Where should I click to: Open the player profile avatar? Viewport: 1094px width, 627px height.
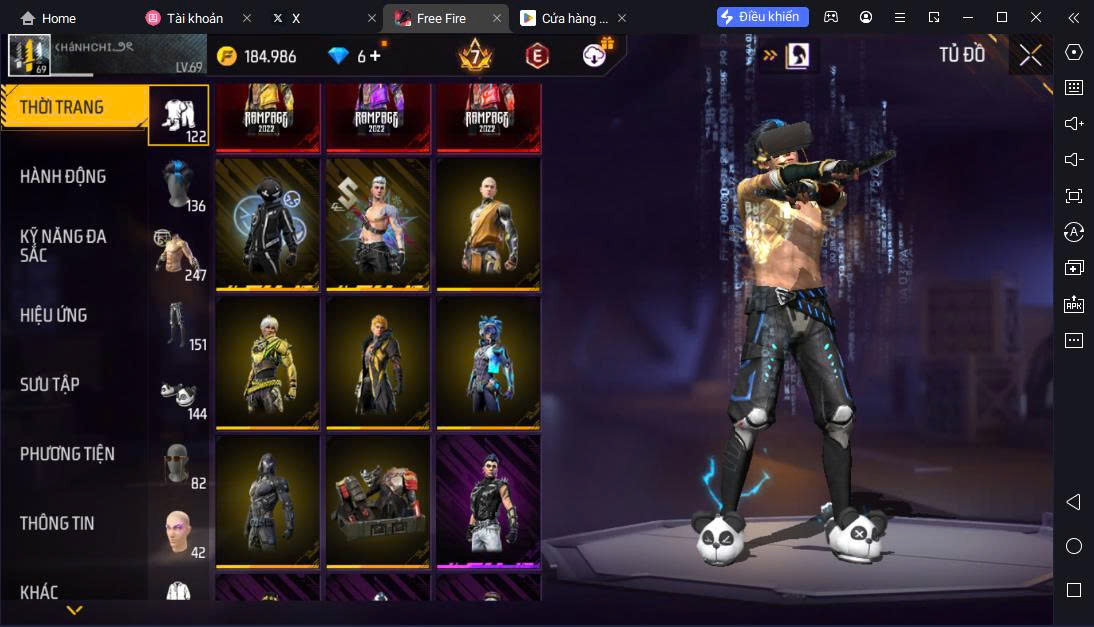[29, 56]
